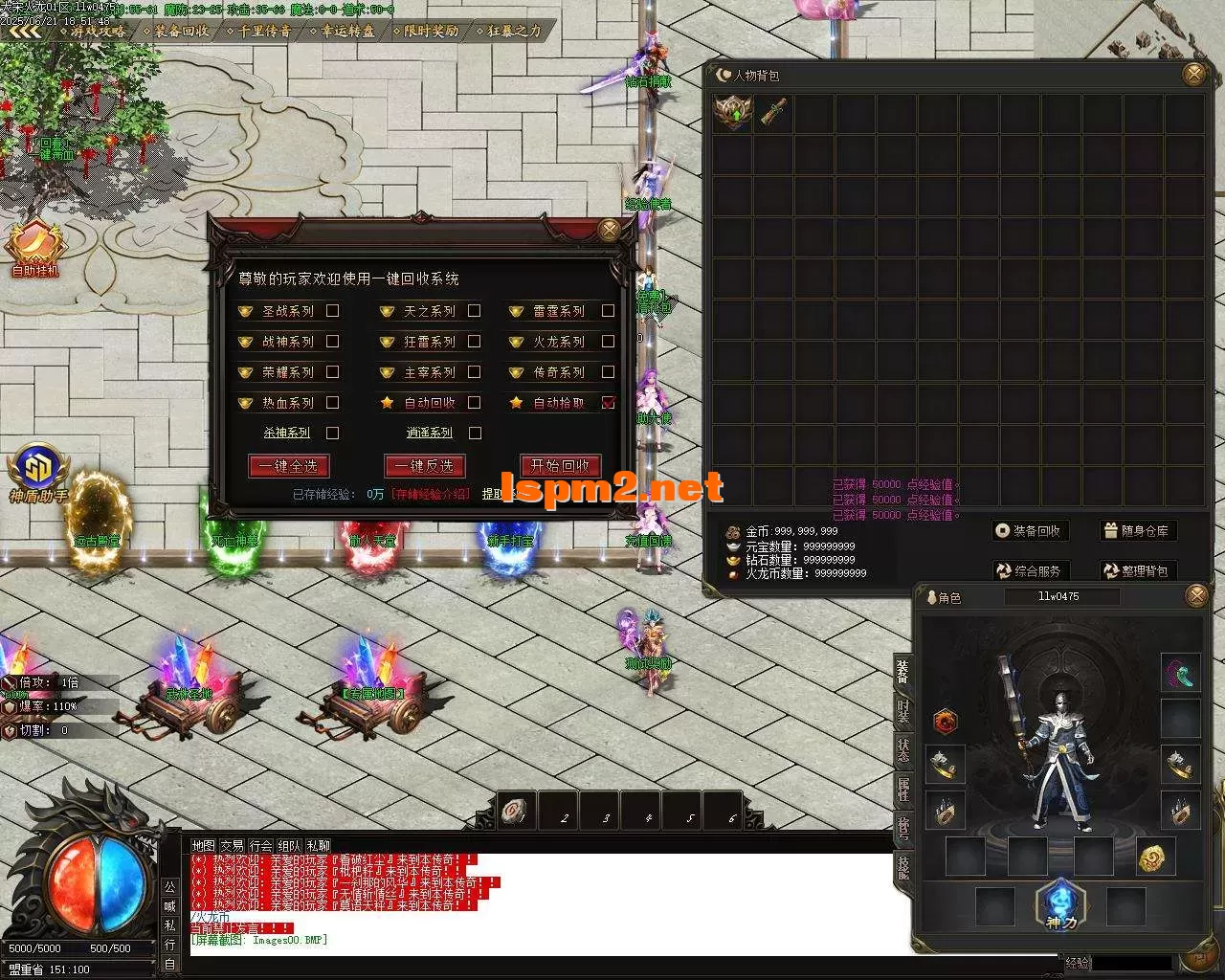Image resolution: width=1225 pixels, height=980 pixels.
Task: Close the 角色 character panel
Action: tap(1196, 597)
